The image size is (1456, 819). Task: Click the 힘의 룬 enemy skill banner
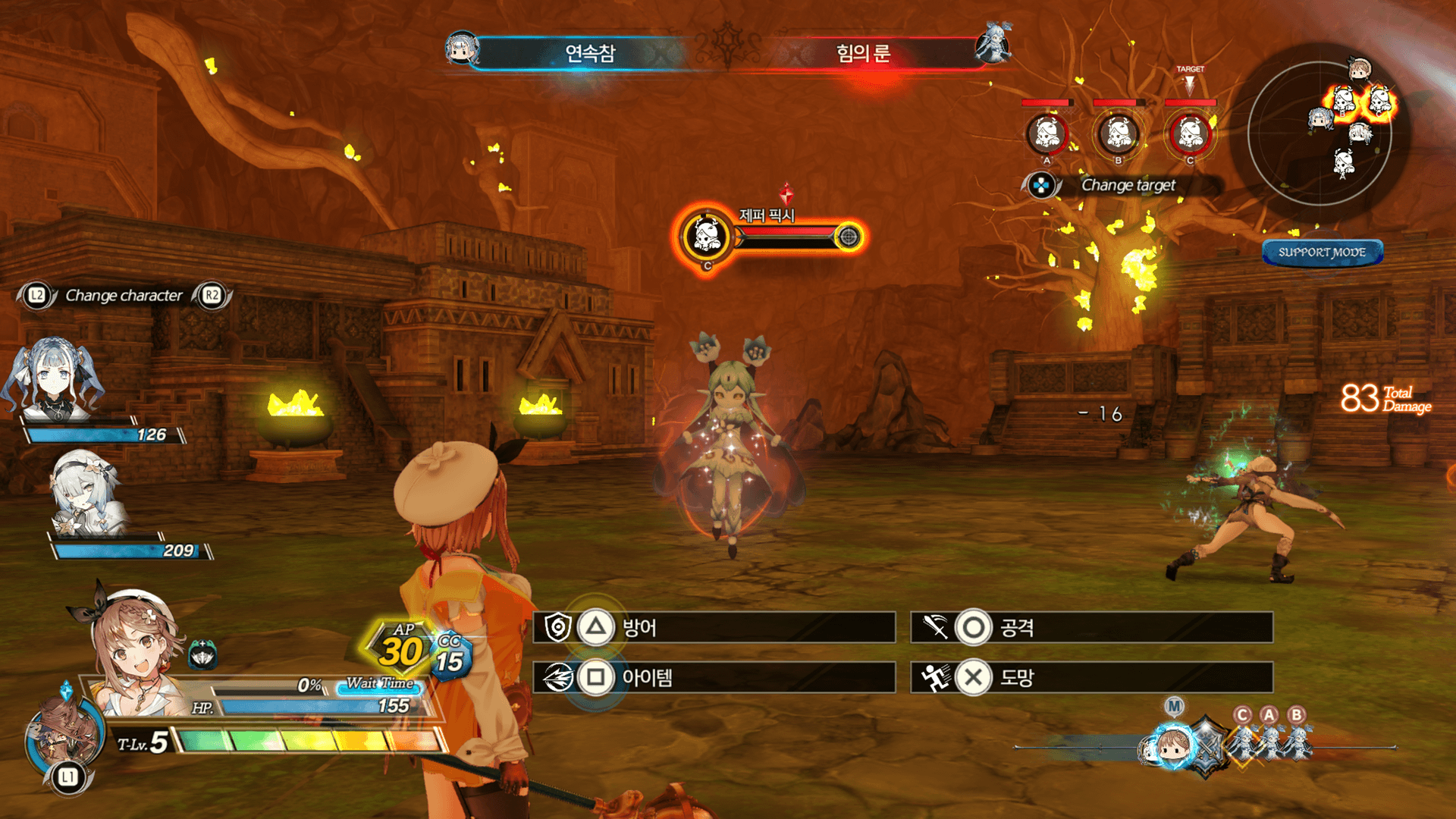863,53
